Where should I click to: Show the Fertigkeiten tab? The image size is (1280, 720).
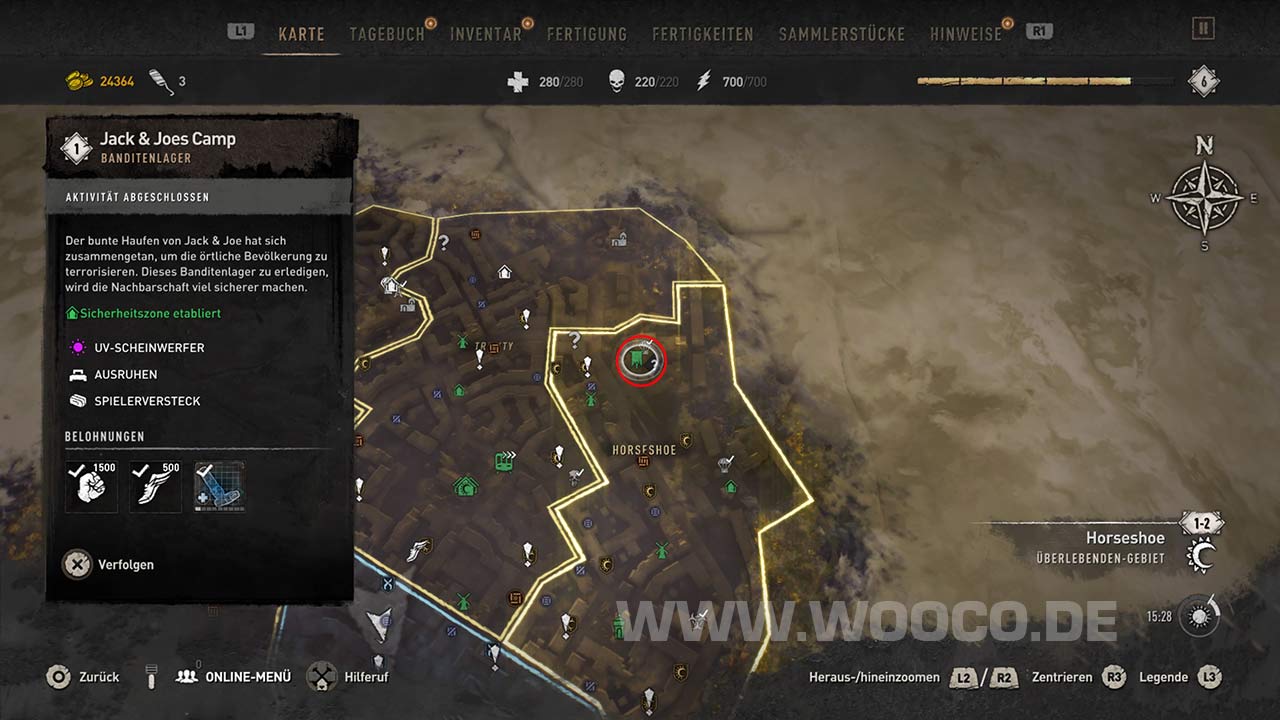coord(703,34)
